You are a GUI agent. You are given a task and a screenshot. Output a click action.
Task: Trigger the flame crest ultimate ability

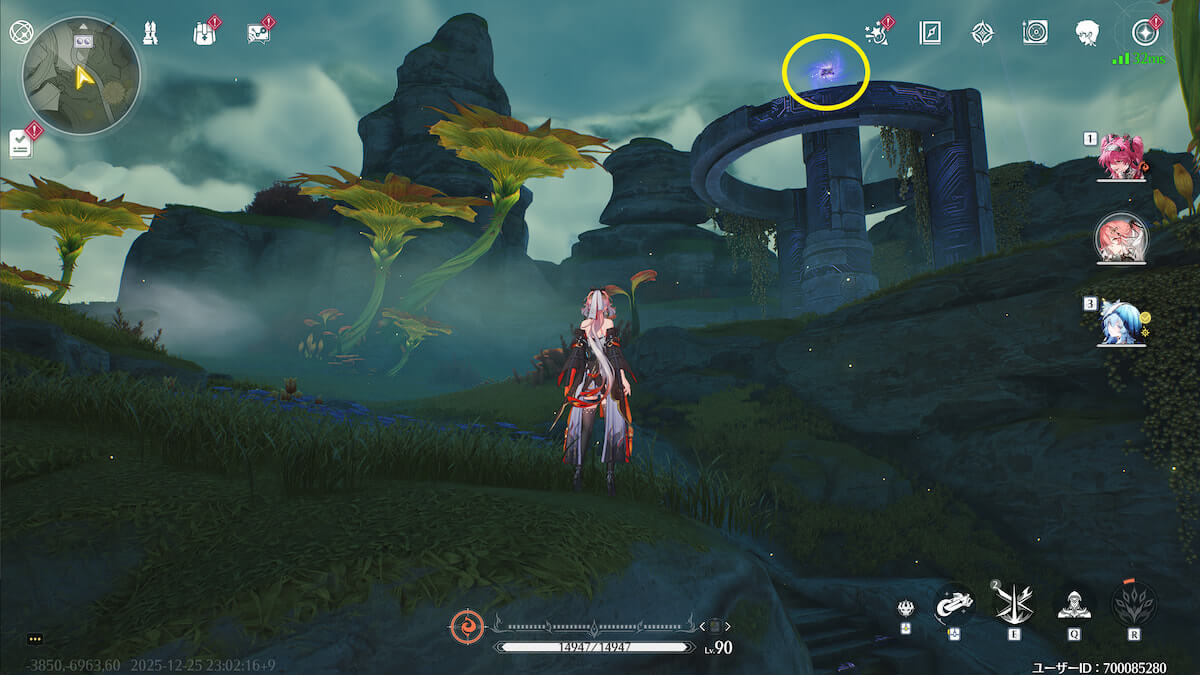click(1134, 603)
